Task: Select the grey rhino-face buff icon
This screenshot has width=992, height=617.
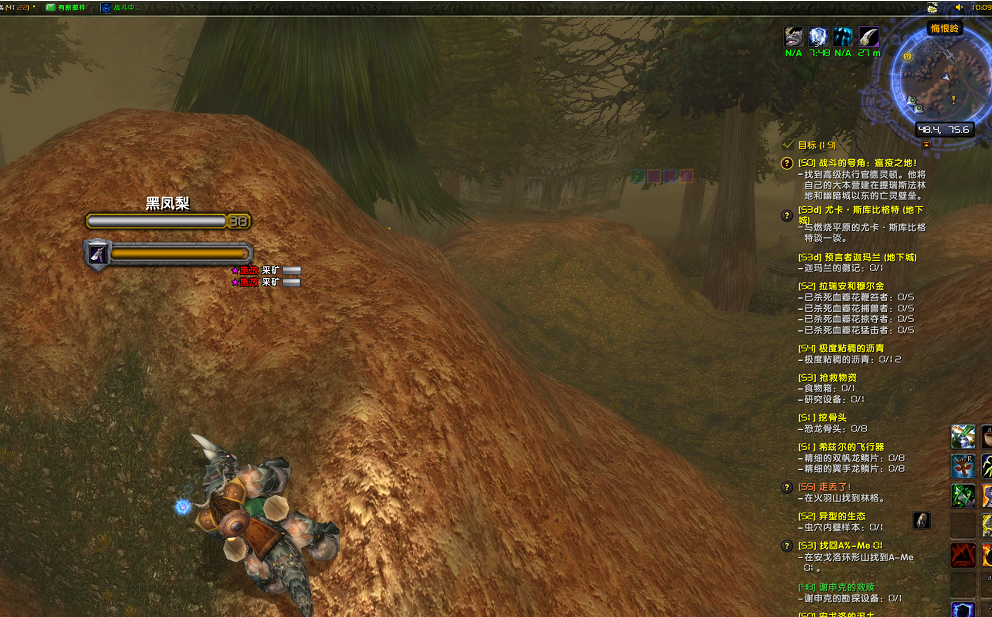Action: (x=794, y=37)
